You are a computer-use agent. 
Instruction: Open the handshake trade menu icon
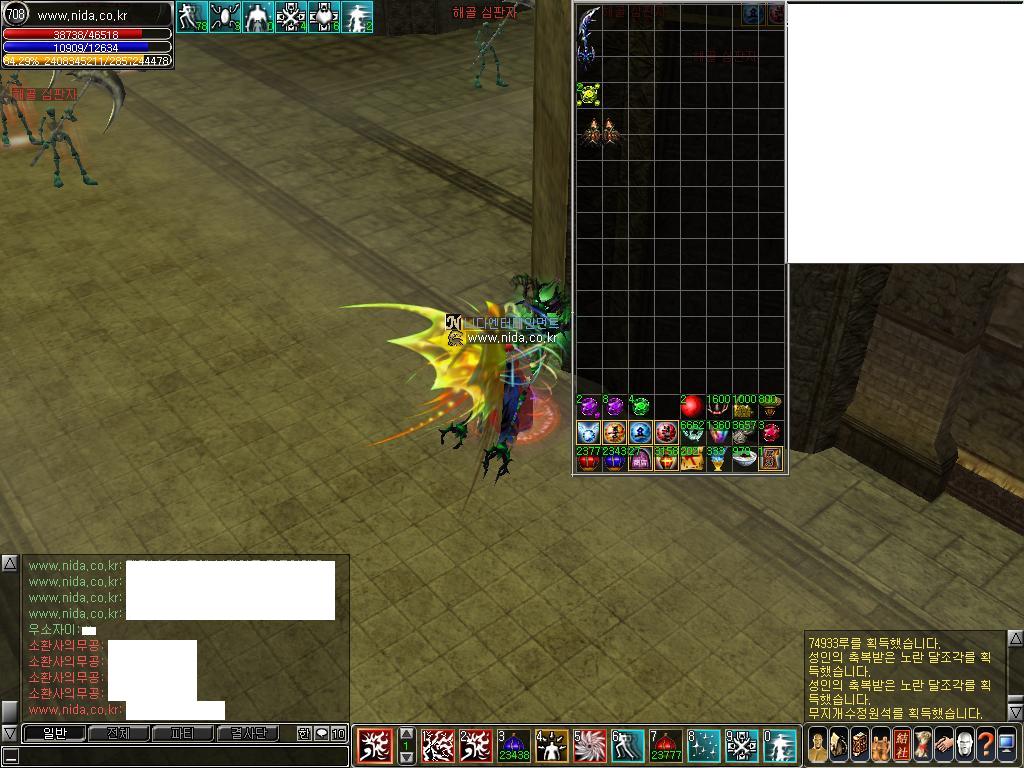pyautogui.click(x=943, y=745)
